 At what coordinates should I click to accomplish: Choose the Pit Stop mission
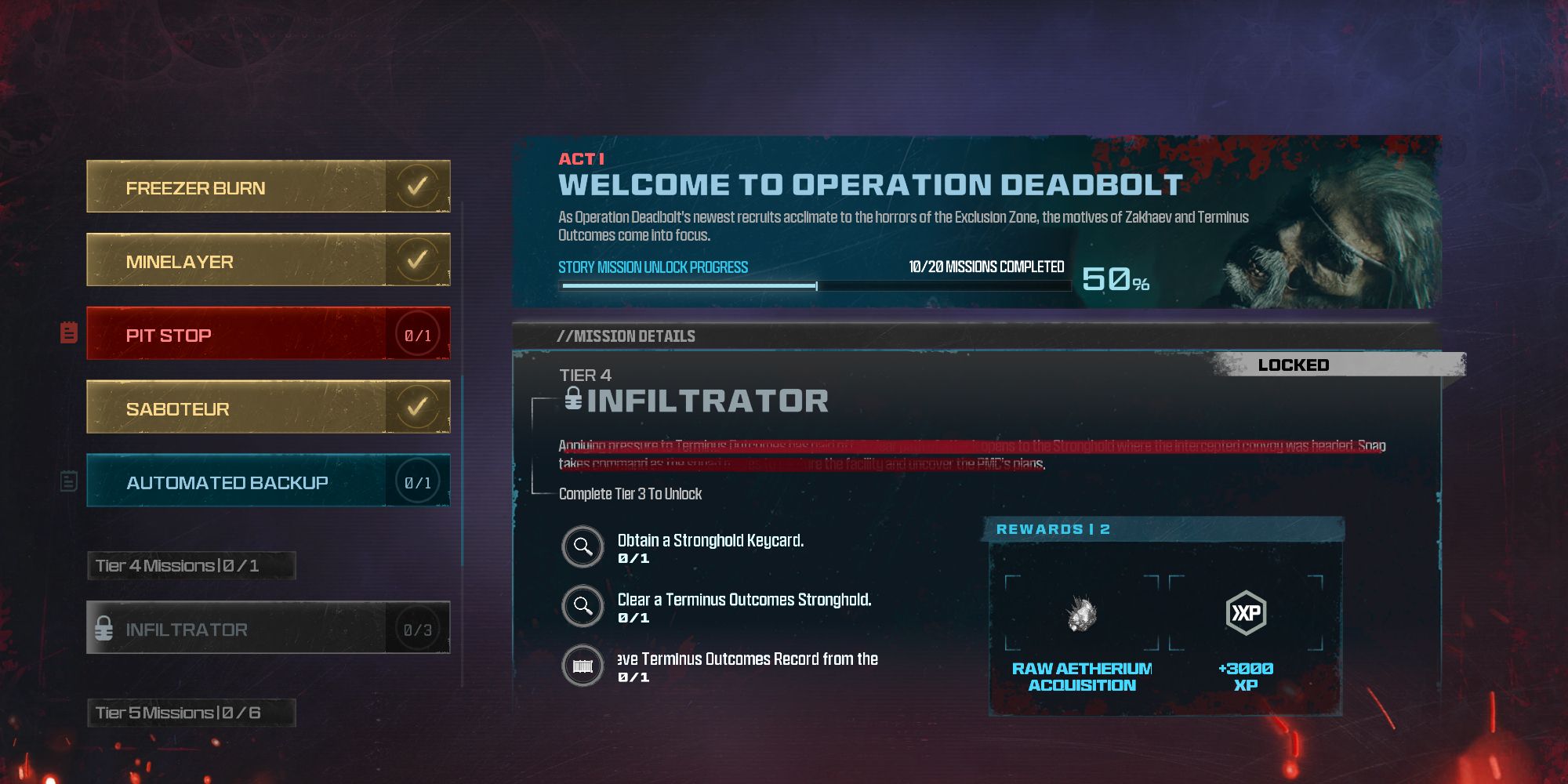pyautogui.click(x=268, y=334)
